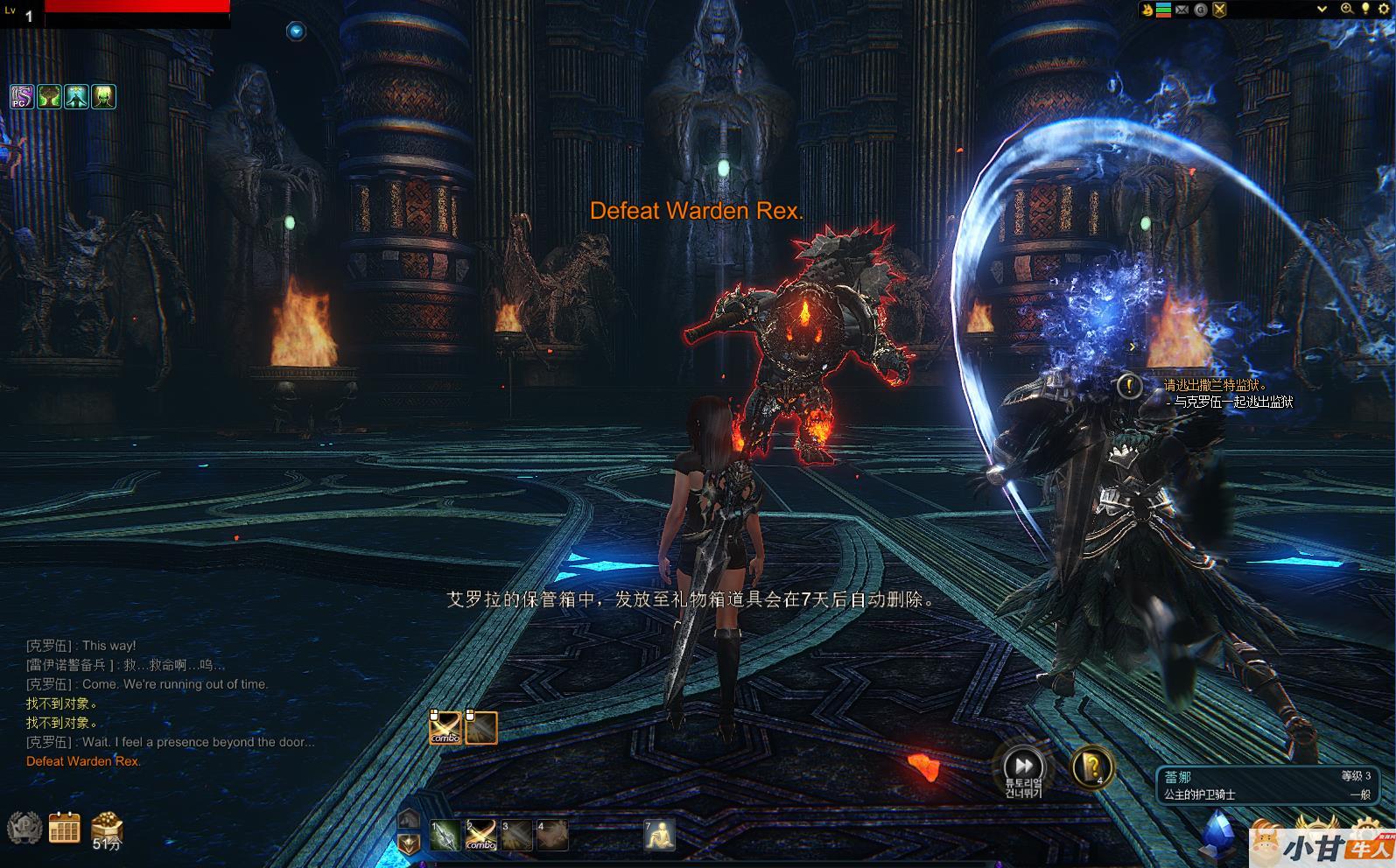Select the sitting figure skill in slot 7
This screenshot has height=868, width=1396.
click(x=660, y=836)
